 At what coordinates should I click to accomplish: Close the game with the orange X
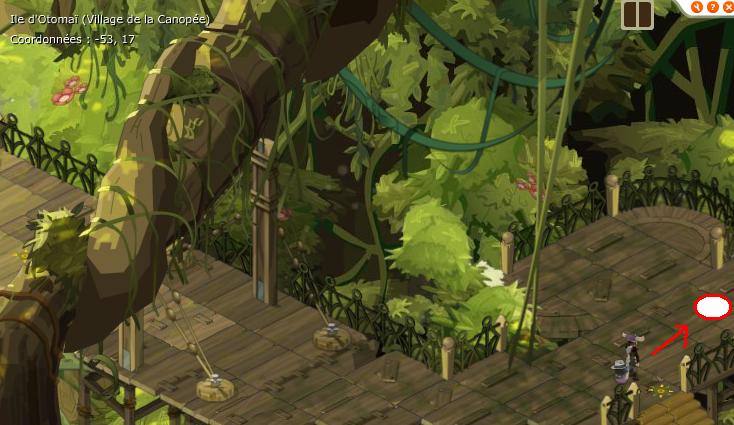(x=727, y=7)
